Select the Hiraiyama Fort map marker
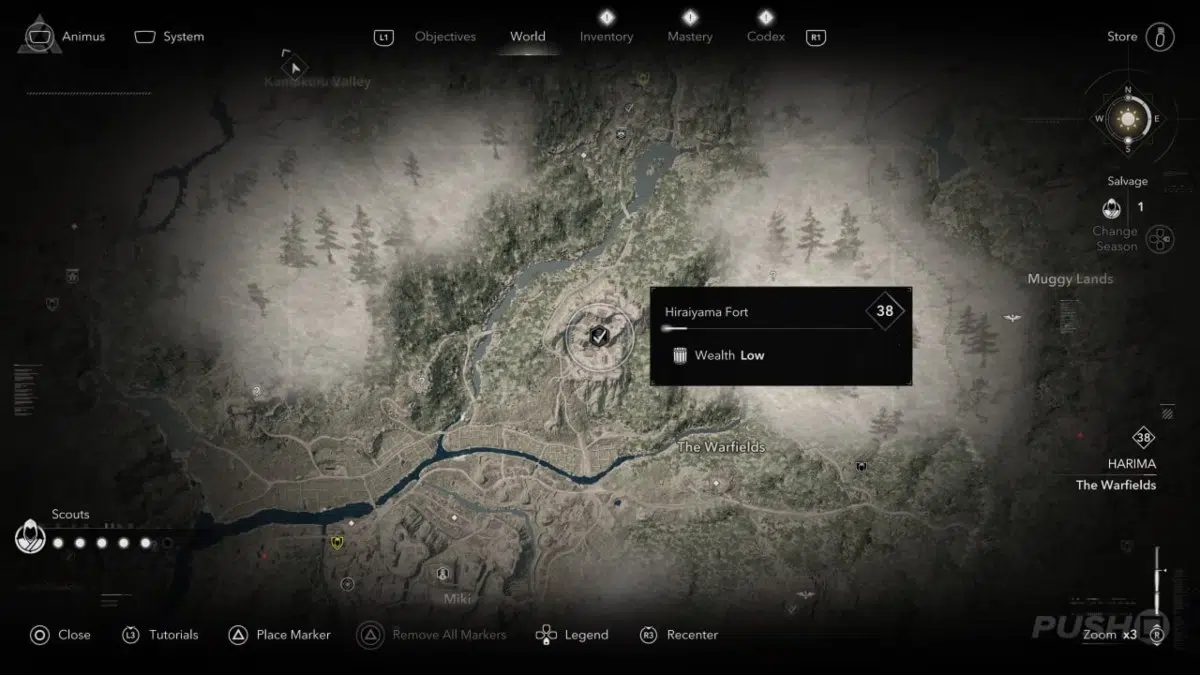Screen dimensions: 1200x675 [599, 335]
